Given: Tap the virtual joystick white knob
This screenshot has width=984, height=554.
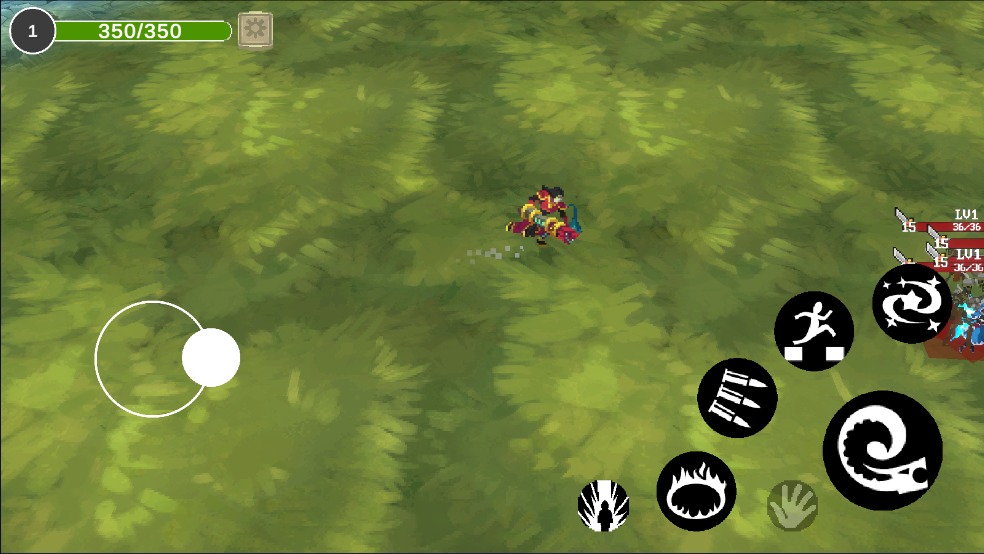Looking at the screenshot, I should click(211, 358).
